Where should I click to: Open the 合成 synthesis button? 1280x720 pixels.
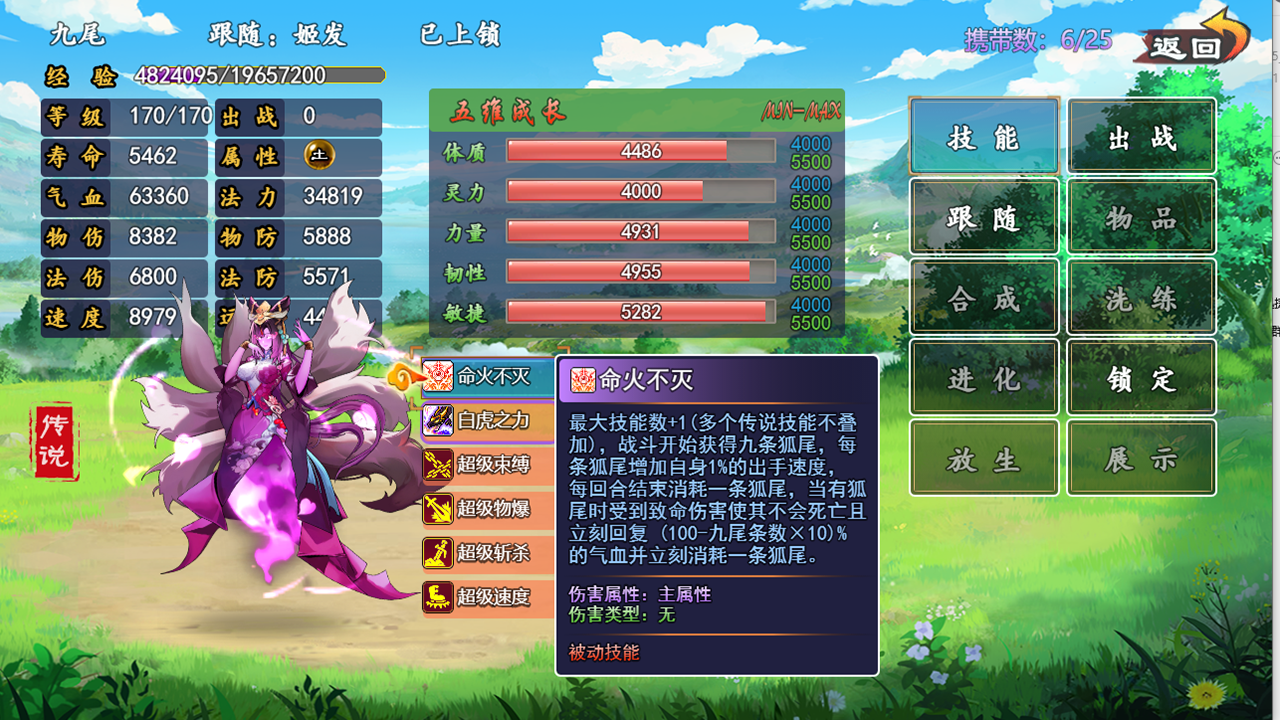click(984, 297)
